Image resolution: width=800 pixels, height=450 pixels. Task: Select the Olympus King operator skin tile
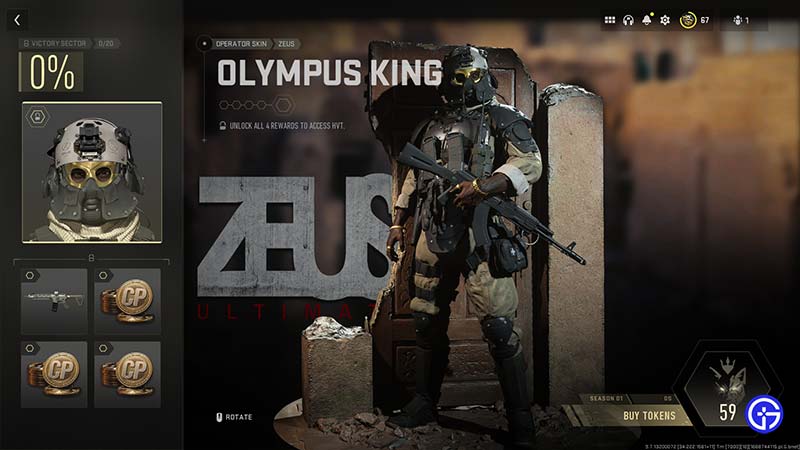coord(92,172)
